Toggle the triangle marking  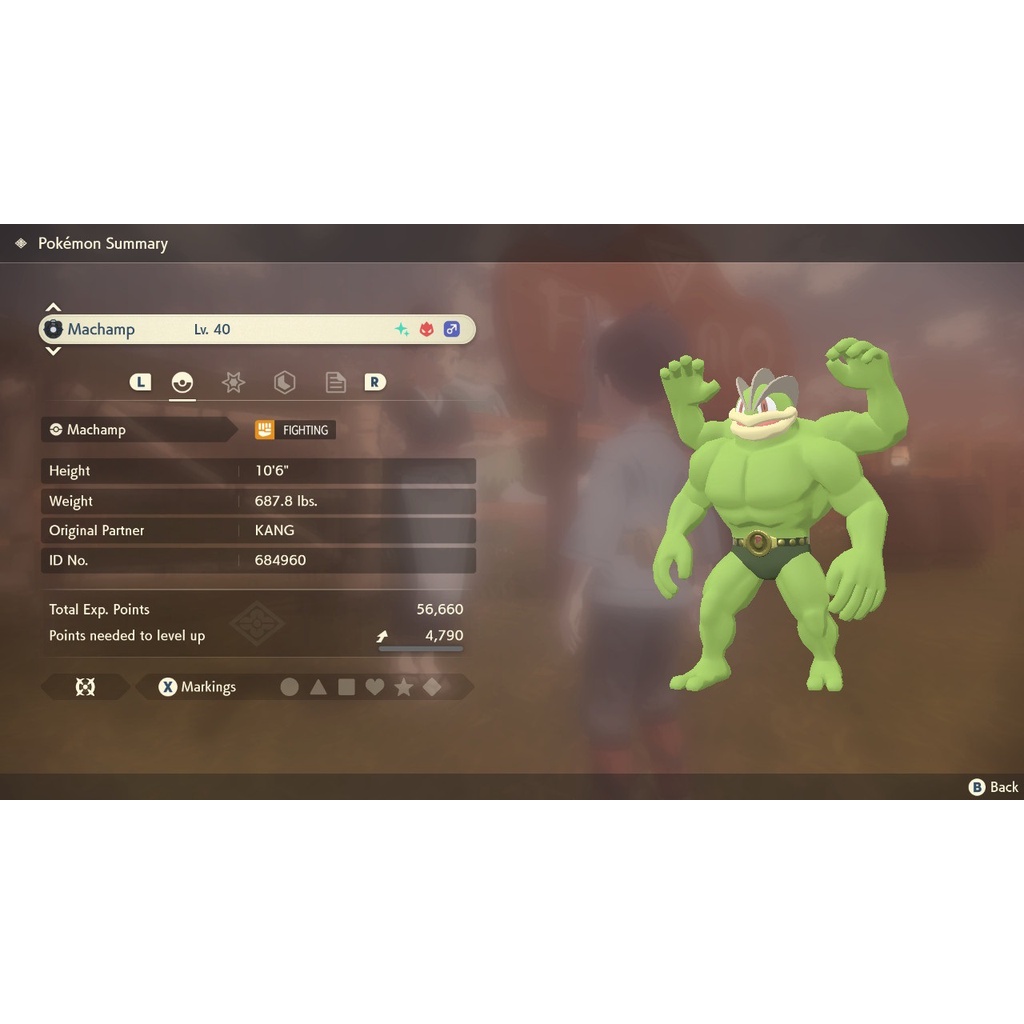click(x=318, y=687)
